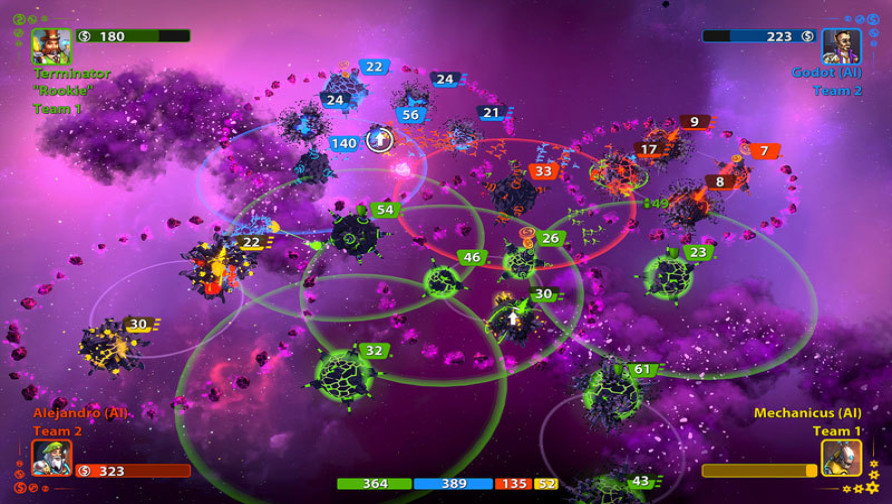
Task: Click Mechanicus (AI) player portrait
Action: tap(841, 457)
